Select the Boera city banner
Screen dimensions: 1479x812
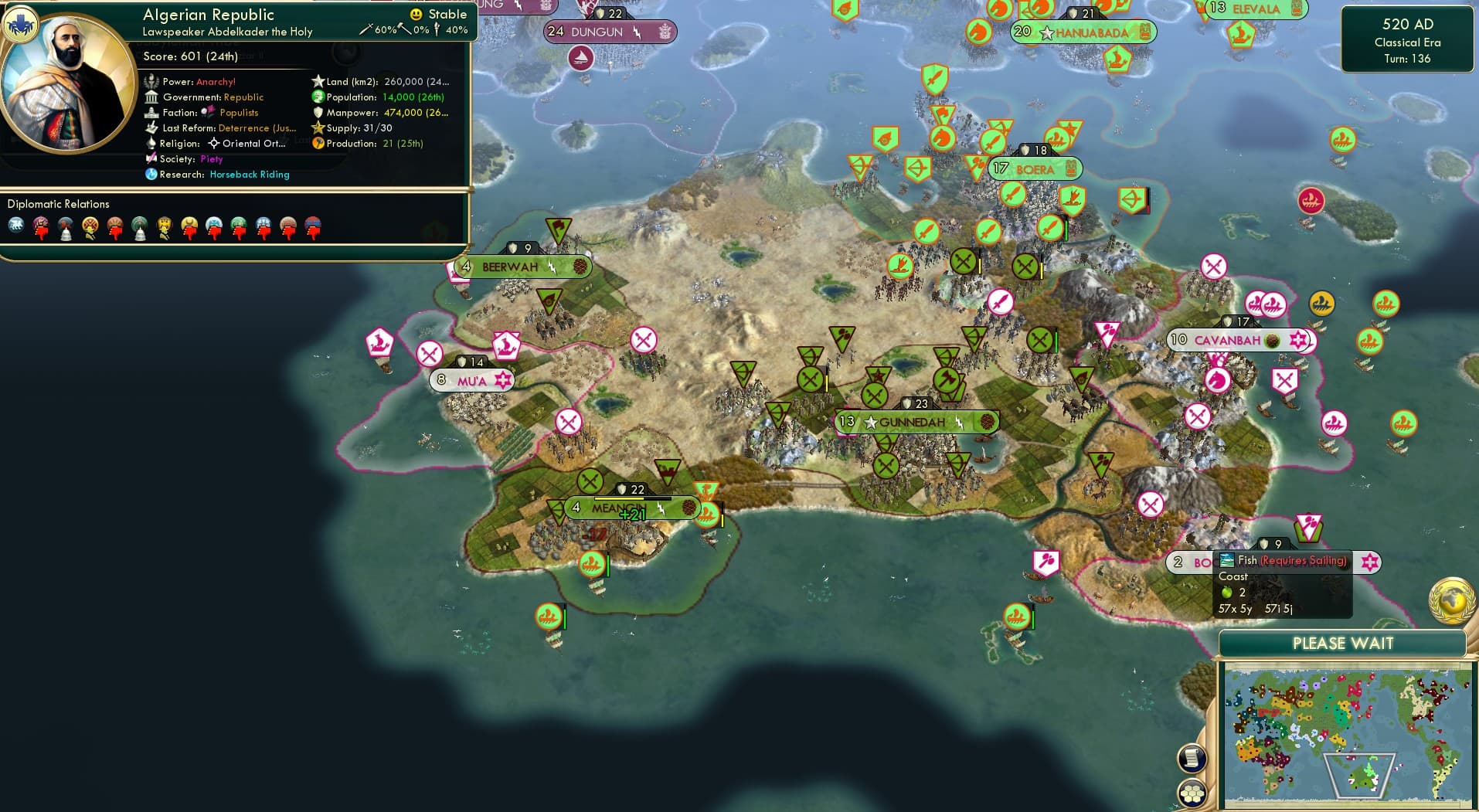tap(1035, 168)
